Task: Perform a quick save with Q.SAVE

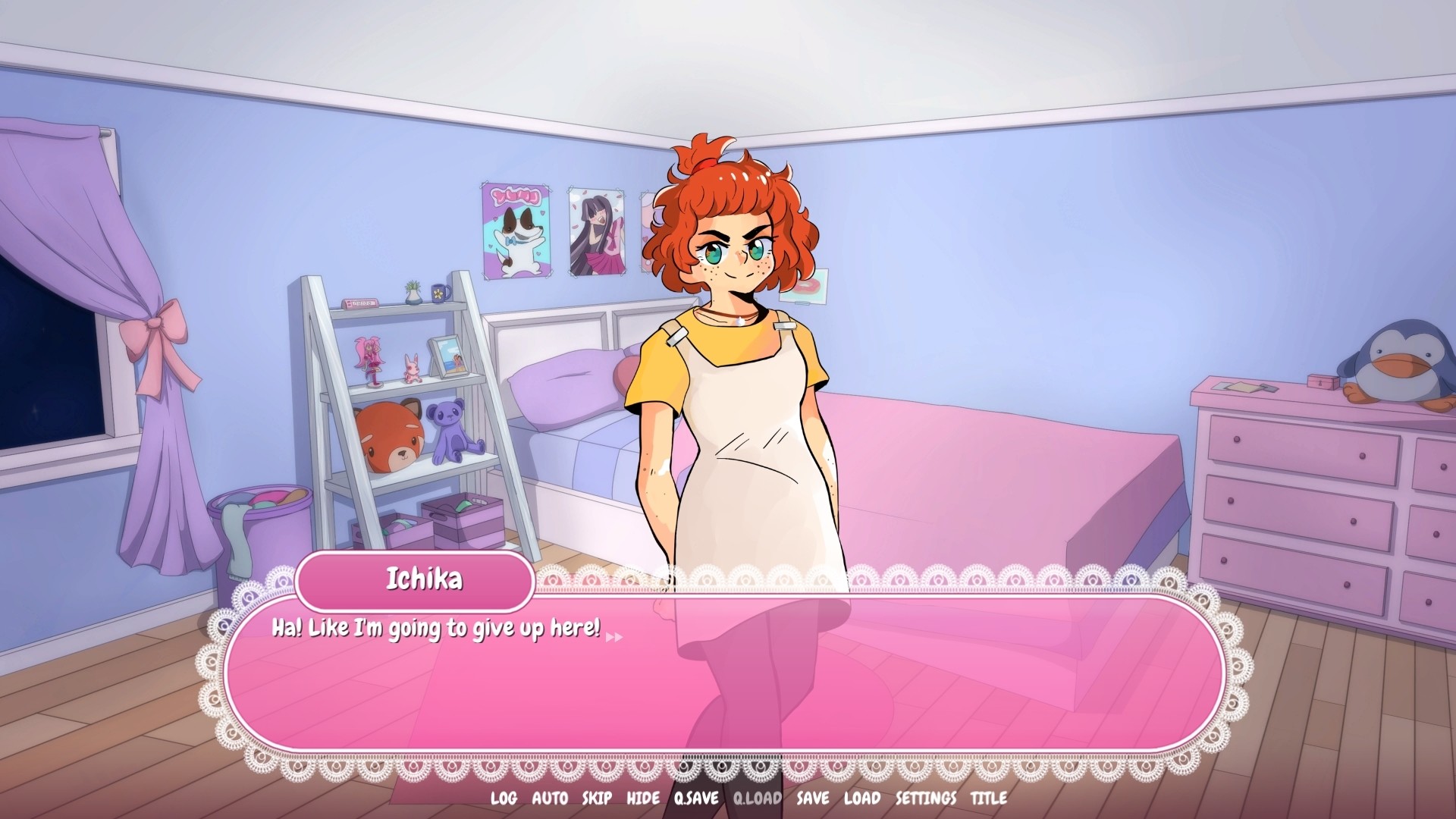Action: (x=694, y=799)
